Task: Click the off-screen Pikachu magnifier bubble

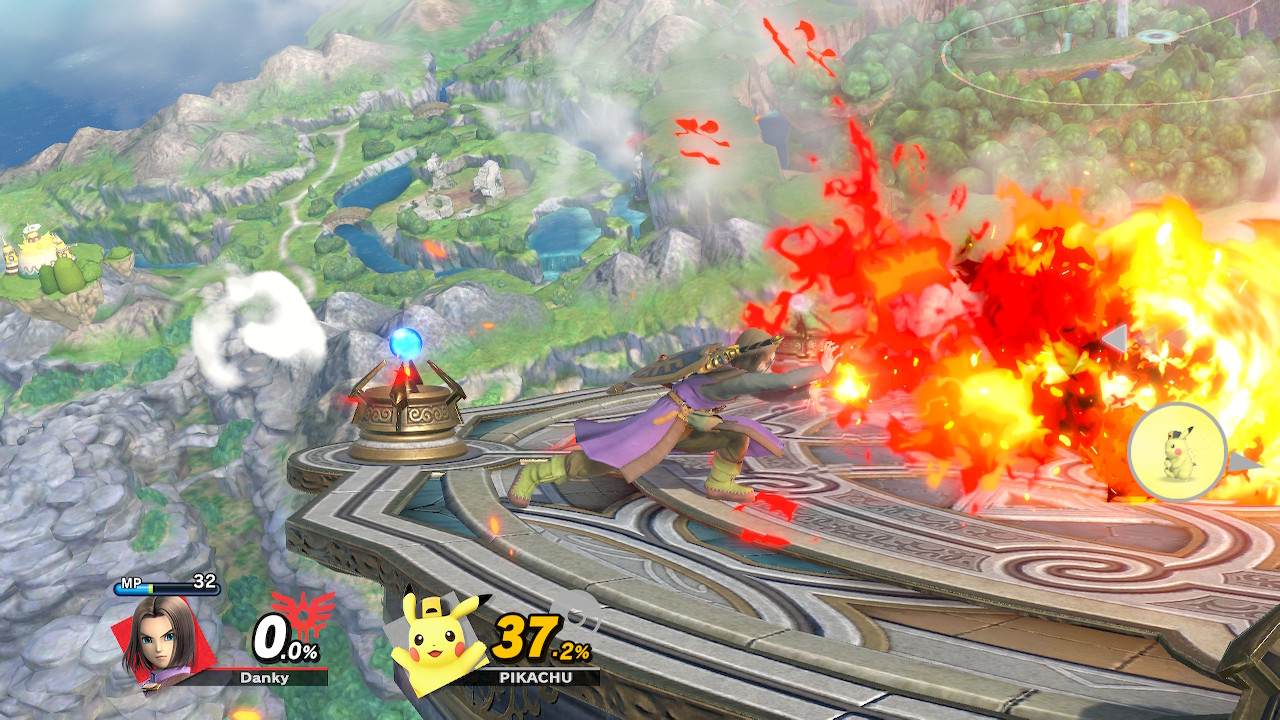Action: [x=1178, y=451]
